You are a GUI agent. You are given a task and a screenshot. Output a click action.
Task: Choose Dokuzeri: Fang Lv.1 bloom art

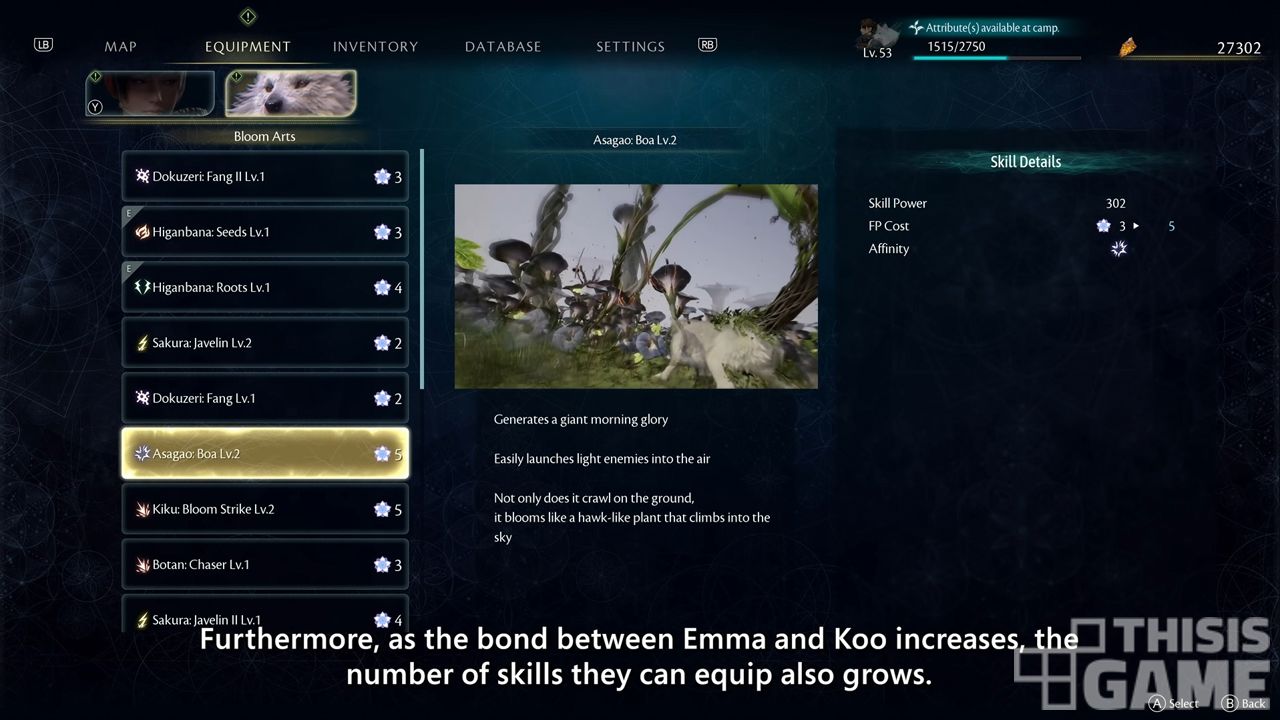pyautogui.click(x=265, y=399)
